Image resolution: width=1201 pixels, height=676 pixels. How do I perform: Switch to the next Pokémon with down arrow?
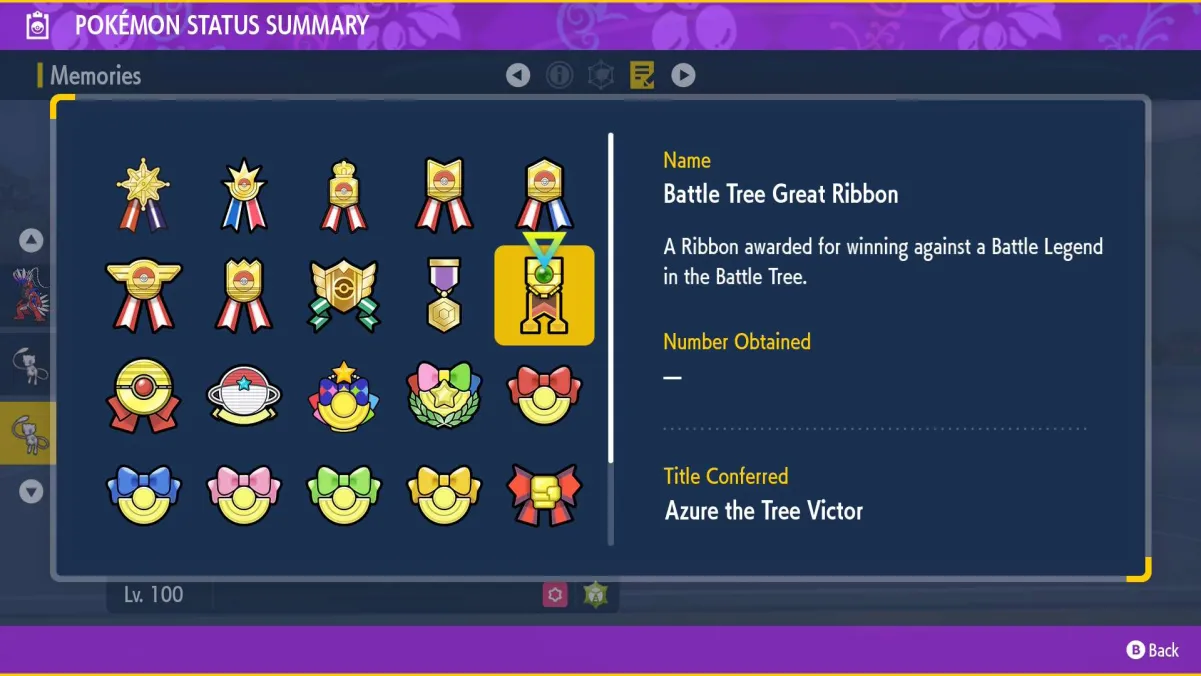click(31, 491)
